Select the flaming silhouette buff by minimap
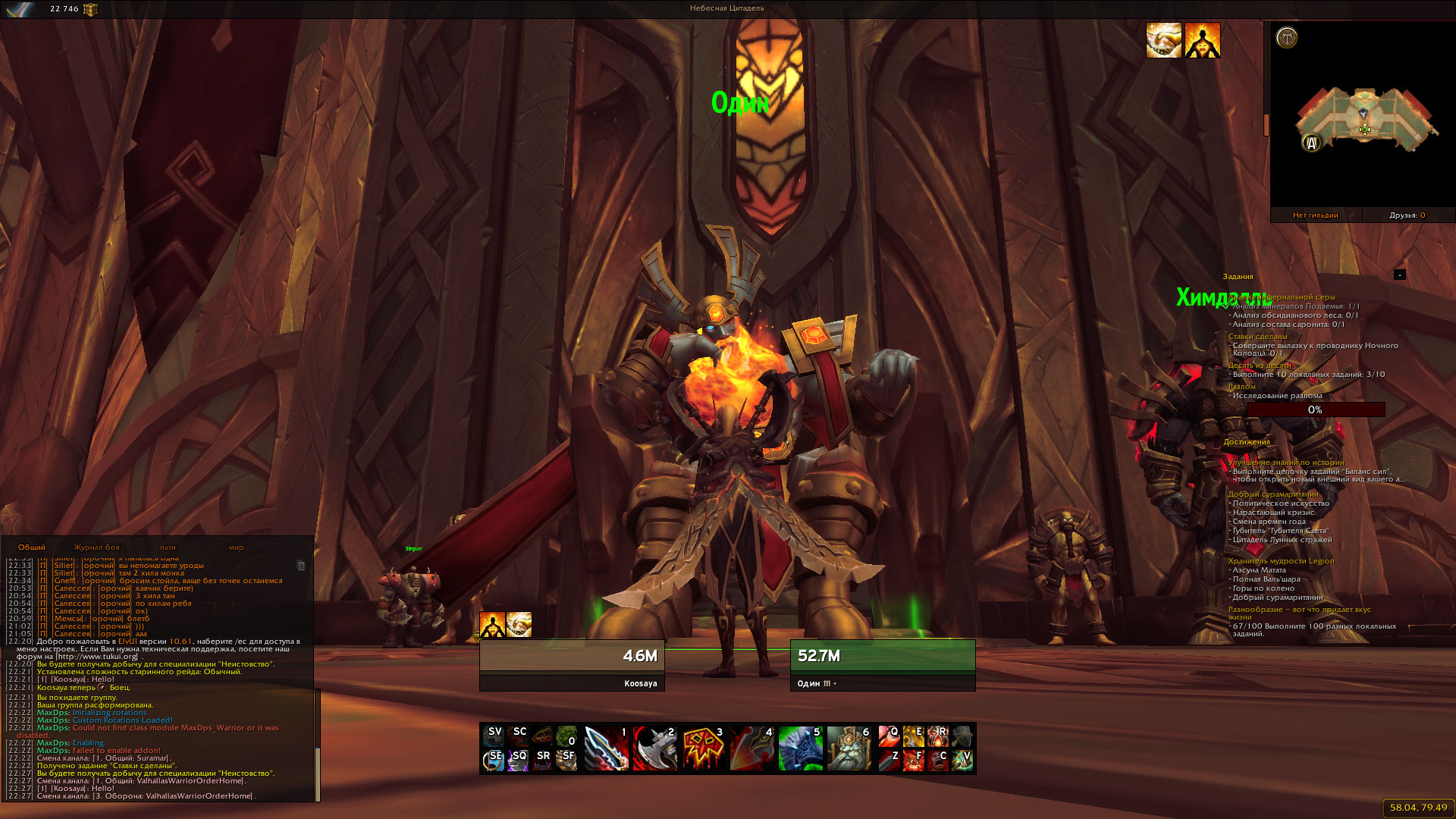The width and height of the screenshot is (1456, 819). (1203, 40)
